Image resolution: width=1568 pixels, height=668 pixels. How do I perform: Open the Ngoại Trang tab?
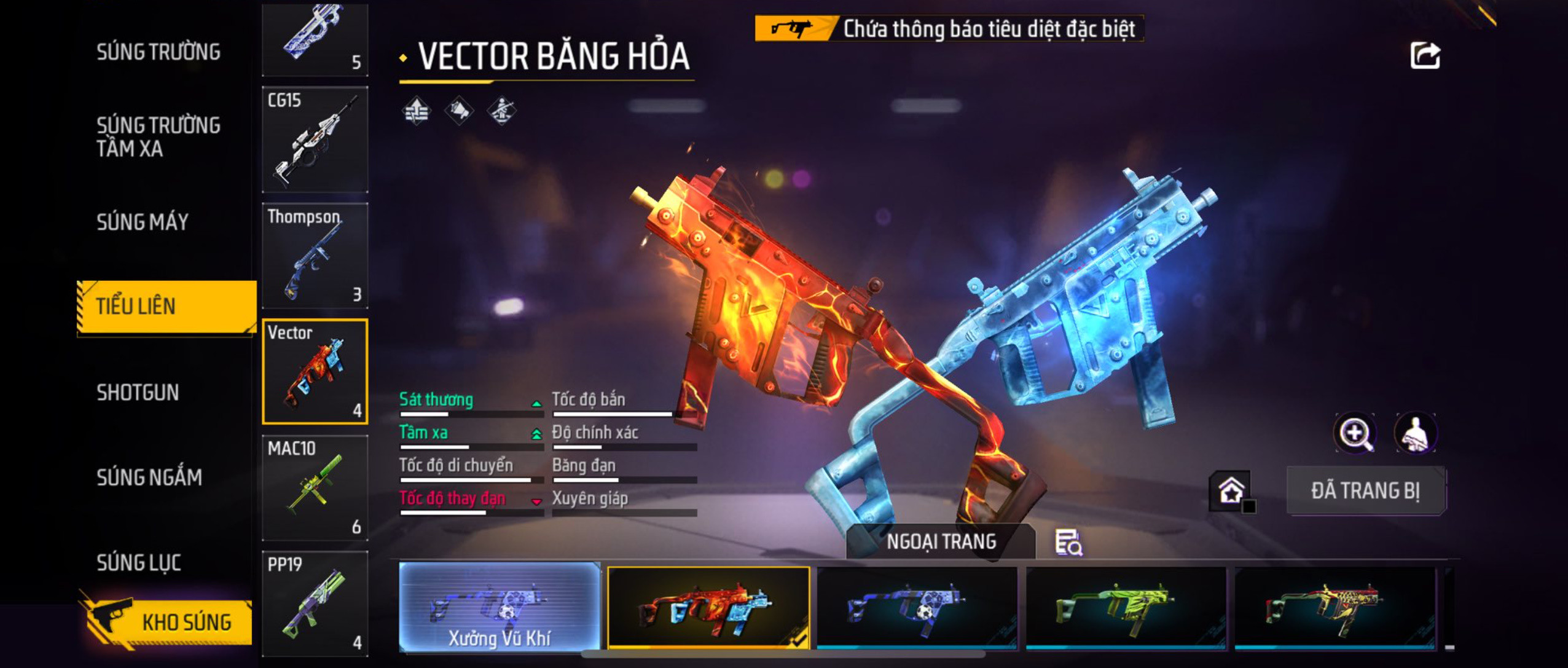click(x=941, y=541)
